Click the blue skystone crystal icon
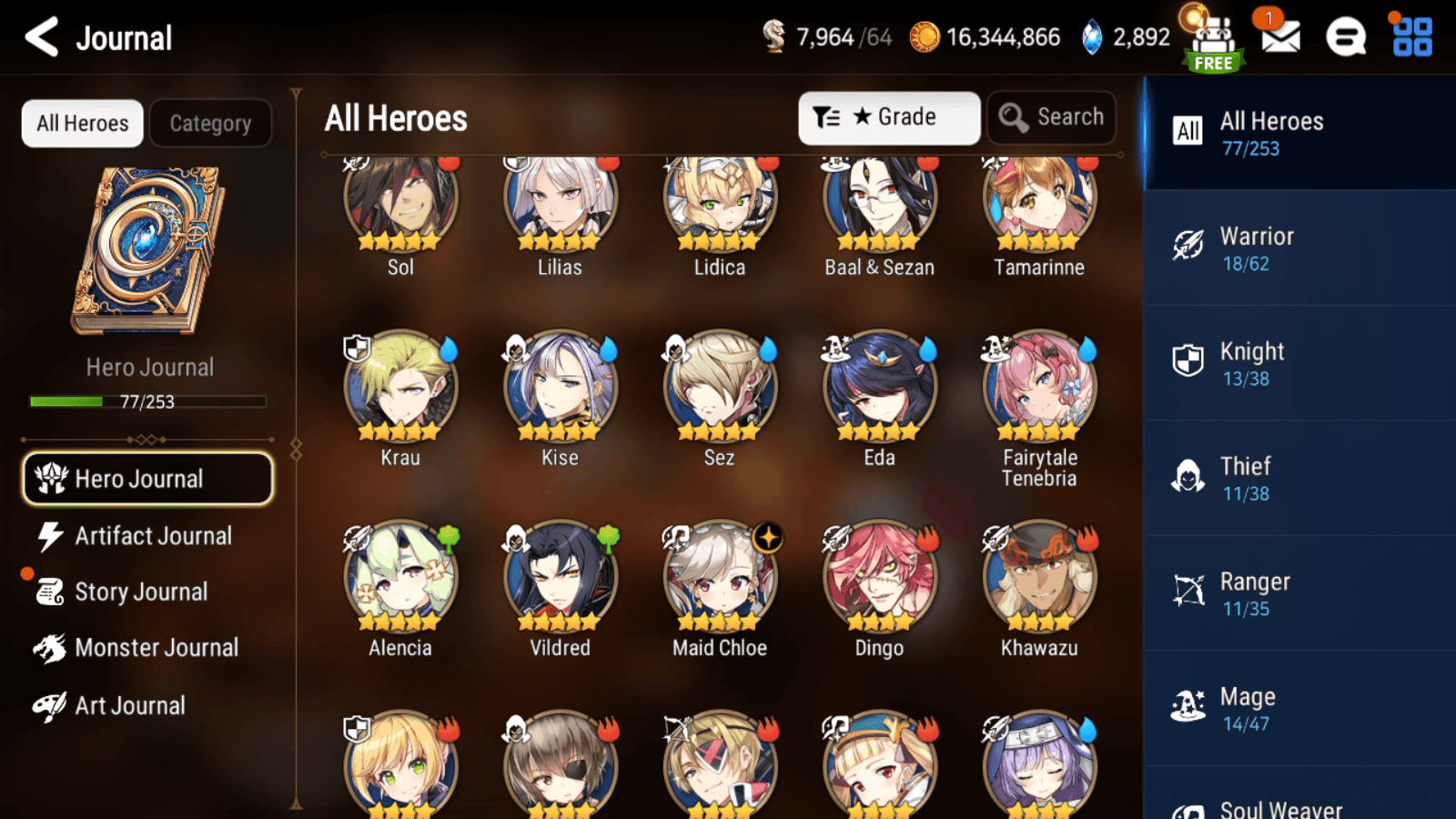The image size is (1456, 819). [1088, 37]
